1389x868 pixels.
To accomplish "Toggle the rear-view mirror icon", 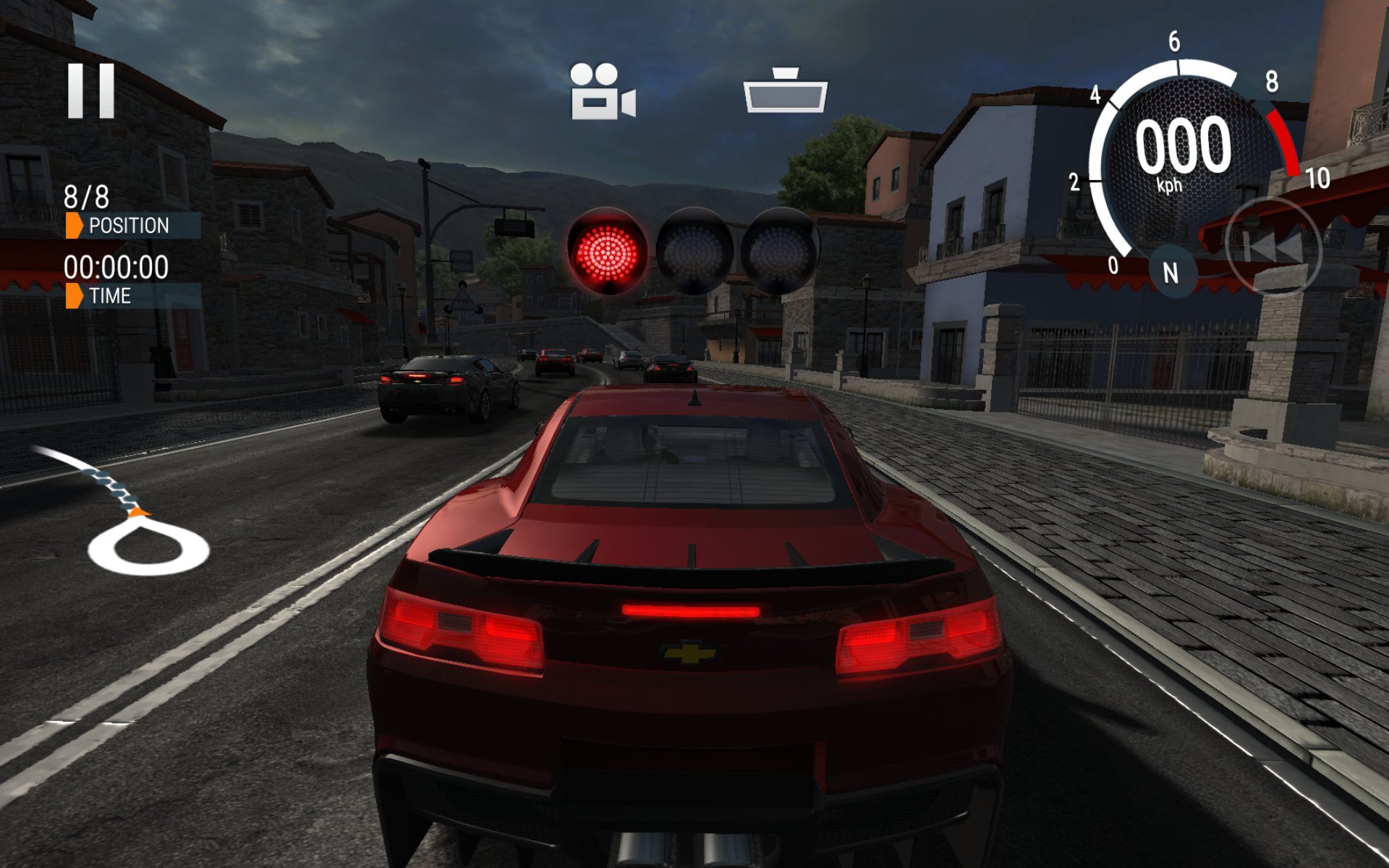I will coord(785,91).
